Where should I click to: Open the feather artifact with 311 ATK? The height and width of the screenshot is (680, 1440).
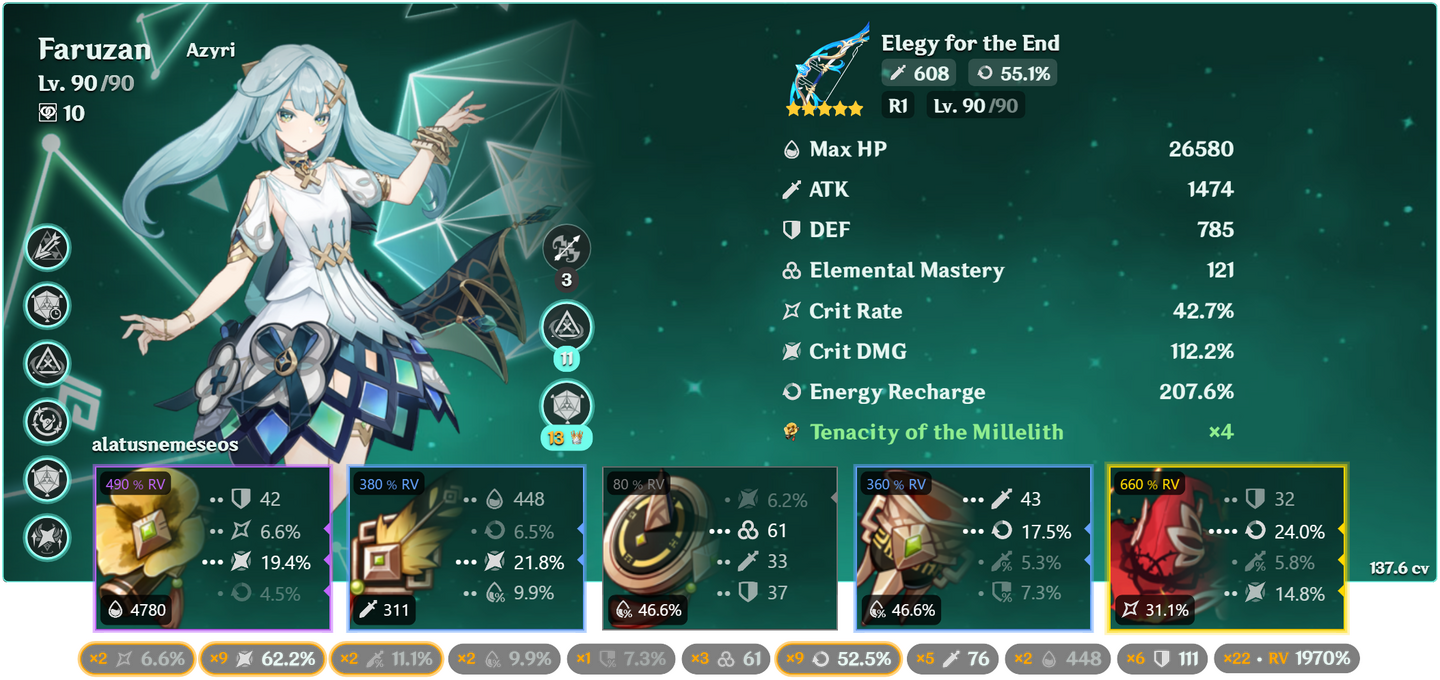coord(466,549)
